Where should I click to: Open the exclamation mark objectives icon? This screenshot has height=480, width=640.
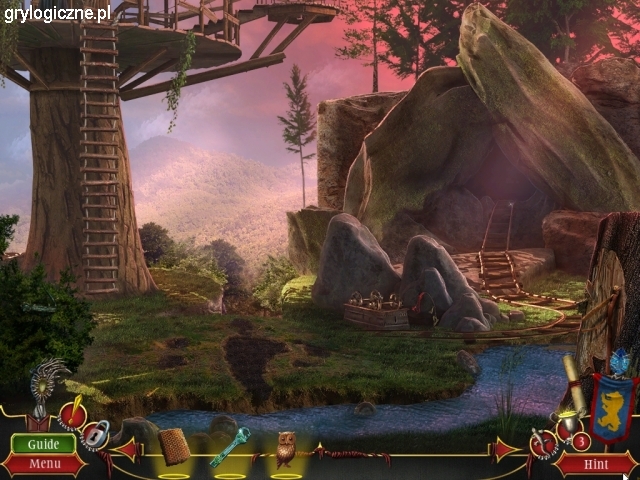(72, 414)
